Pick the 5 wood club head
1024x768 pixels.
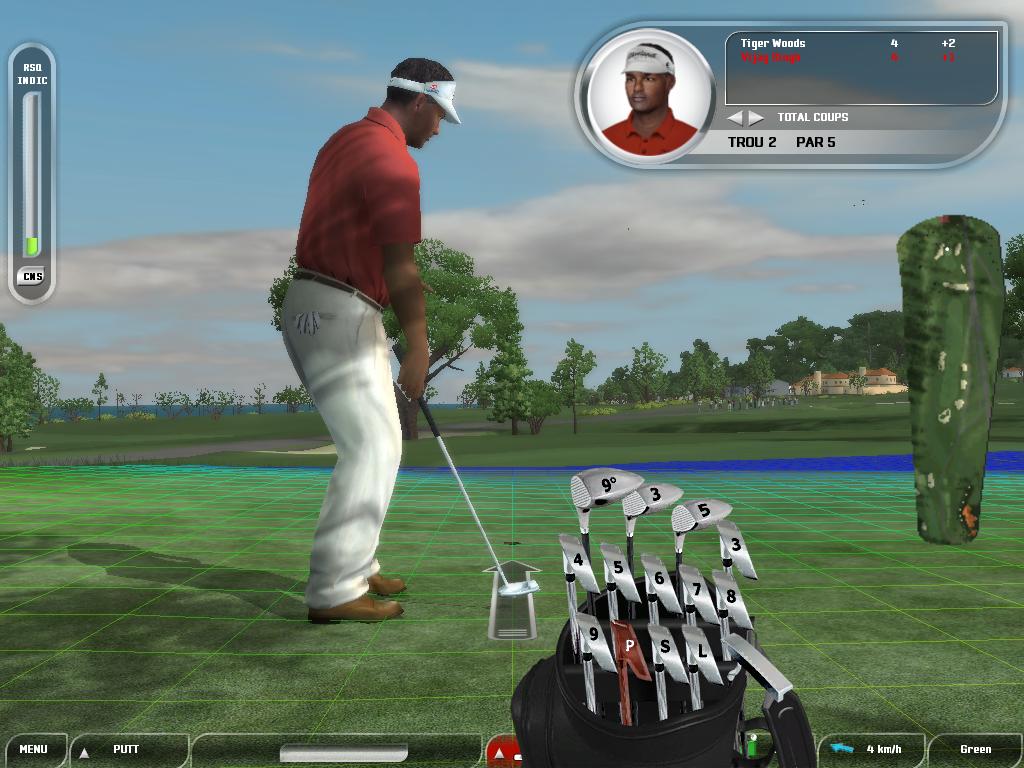coord(701,512)
